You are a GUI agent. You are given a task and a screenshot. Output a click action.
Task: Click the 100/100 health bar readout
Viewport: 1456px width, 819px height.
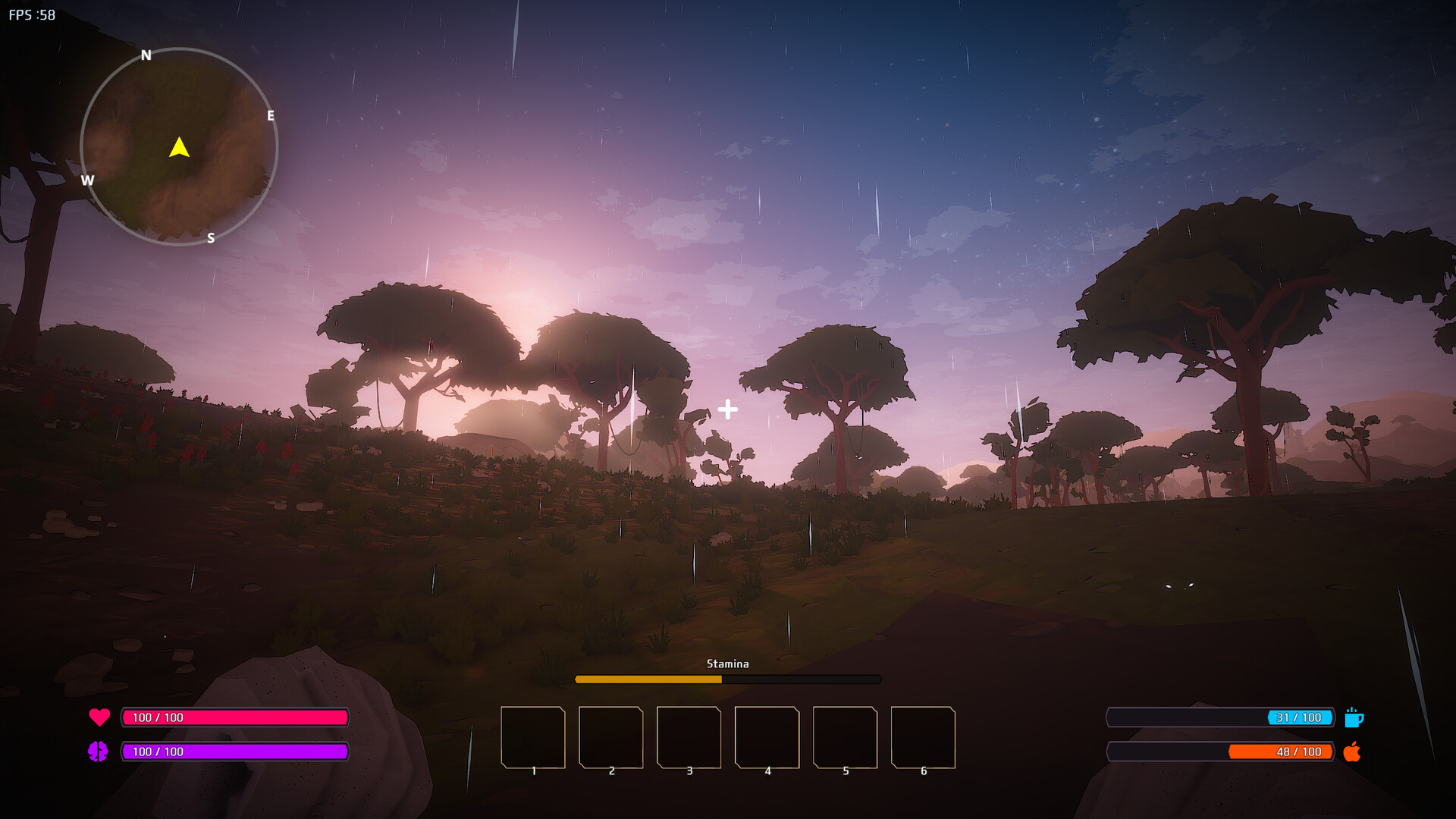pos(157,717)
